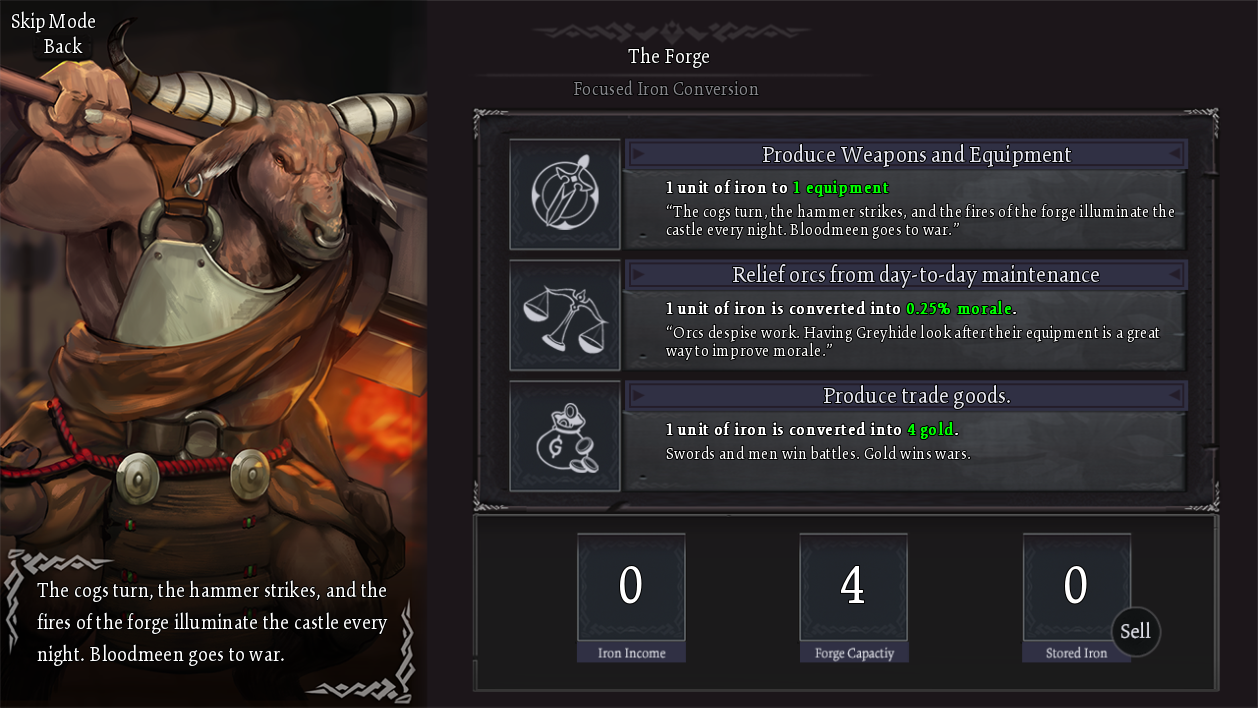Screen dimensions: 1258x708
Task: Sell the stored iron
Action: 1135,631
